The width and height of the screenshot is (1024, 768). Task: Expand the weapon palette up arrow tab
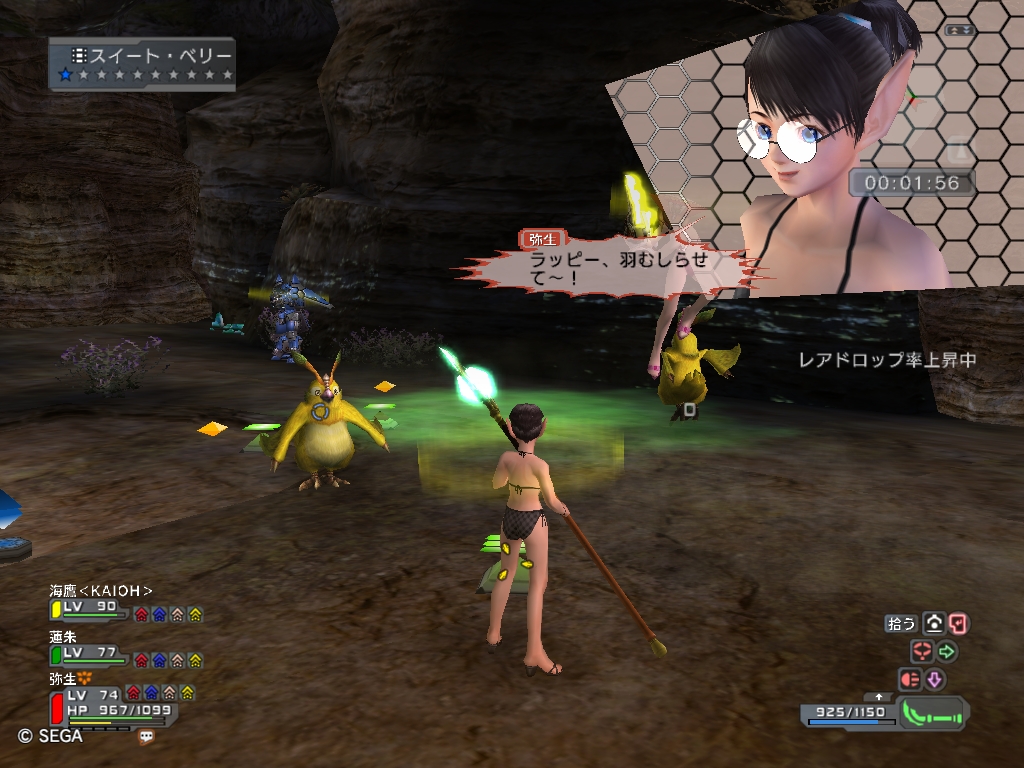tap(879, 697)
